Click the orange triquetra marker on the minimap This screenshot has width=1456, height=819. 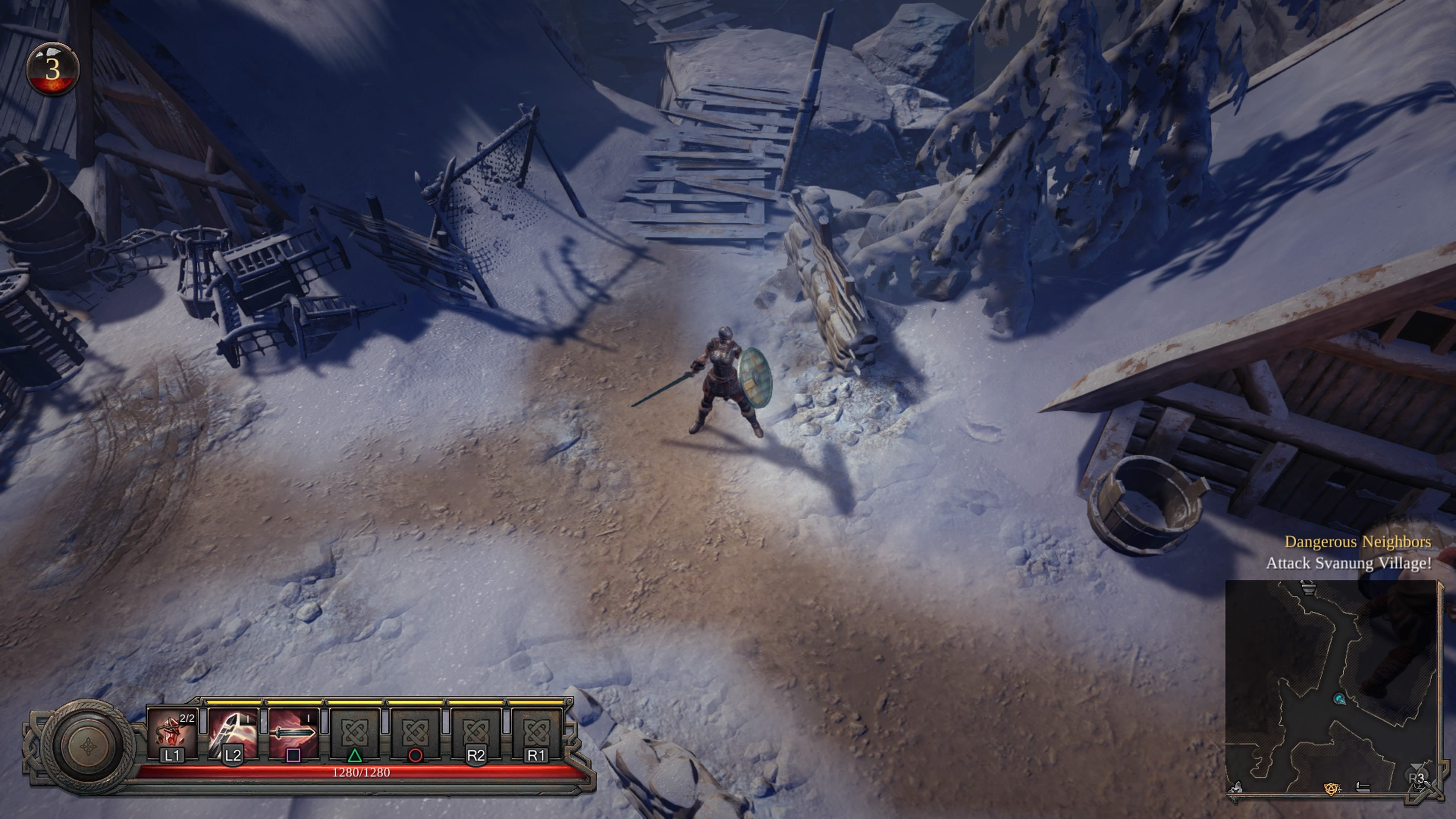point(1332,789)
